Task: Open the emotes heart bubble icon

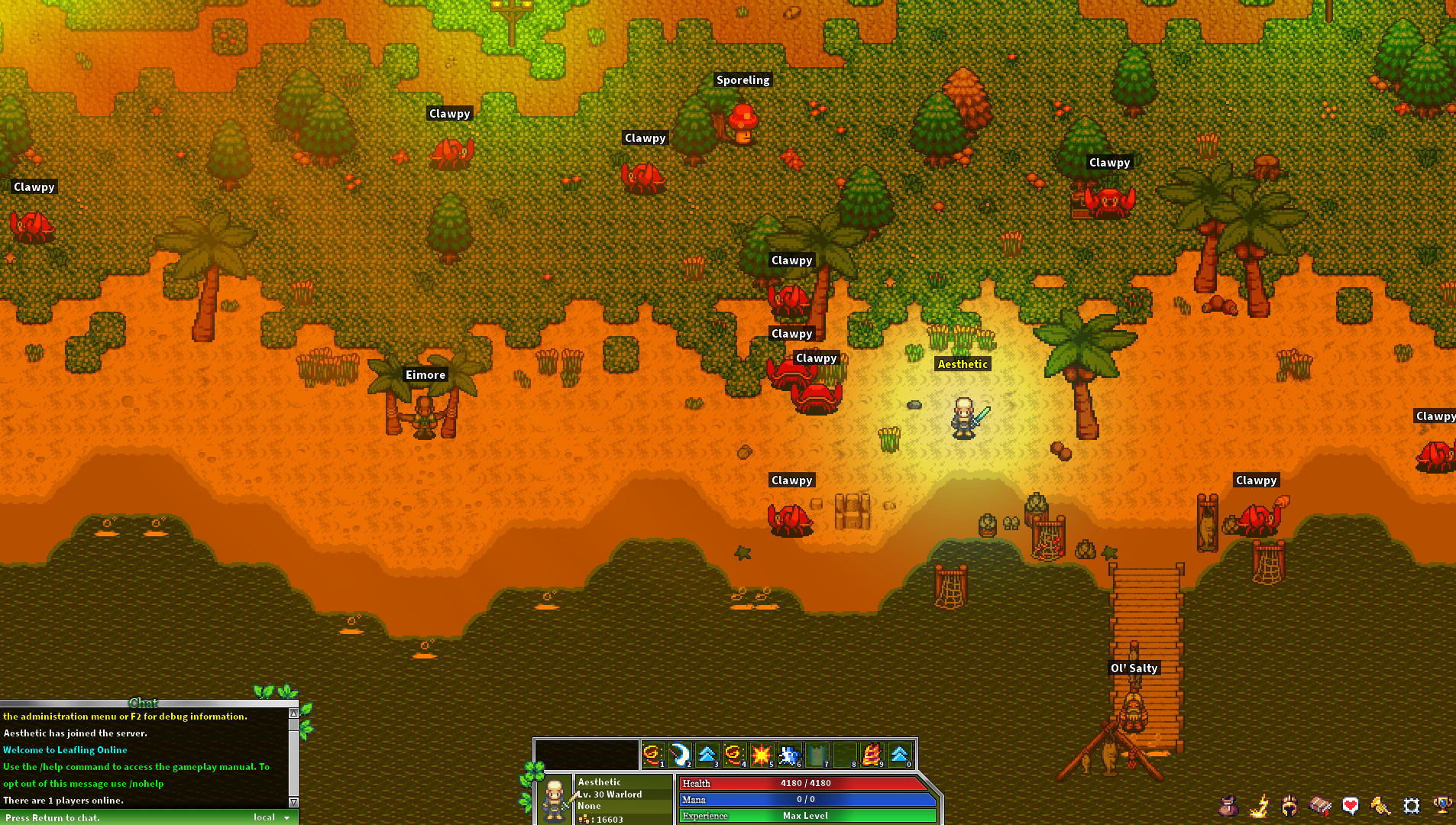Action: coord(1351,805)
